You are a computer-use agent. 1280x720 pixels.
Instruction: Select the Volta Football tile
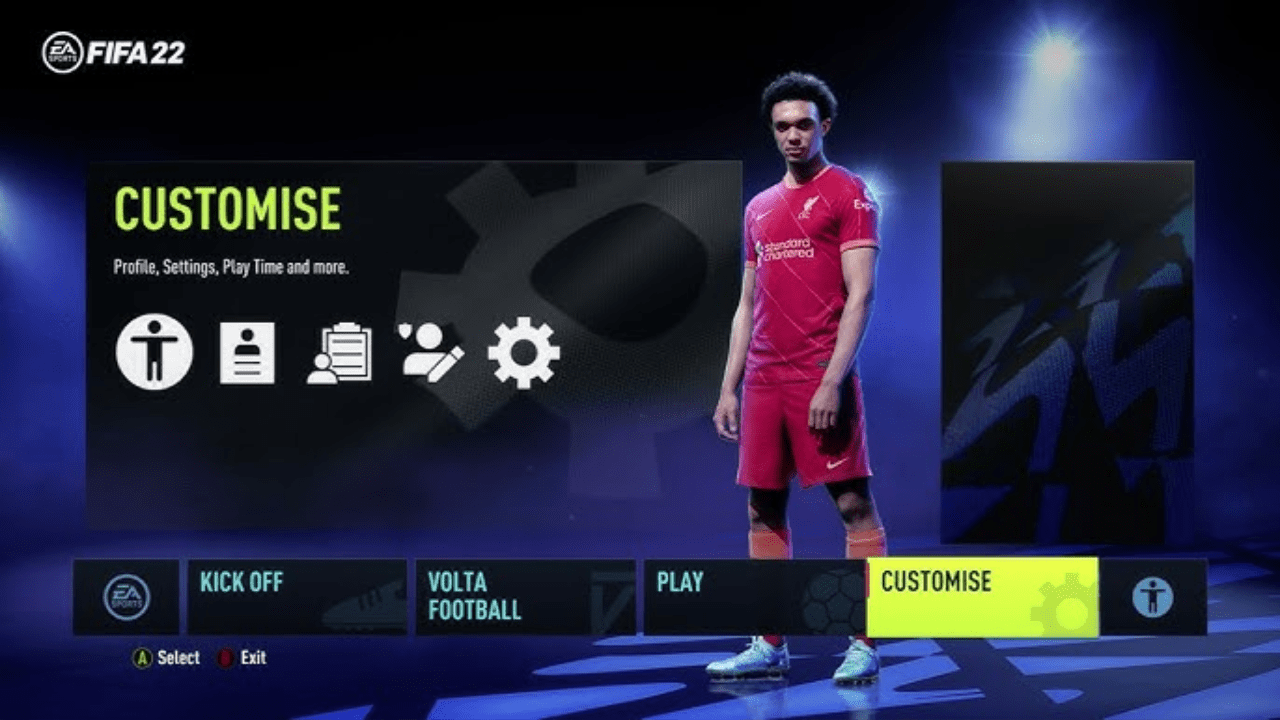pyautogui.click(x=524, y=597)
